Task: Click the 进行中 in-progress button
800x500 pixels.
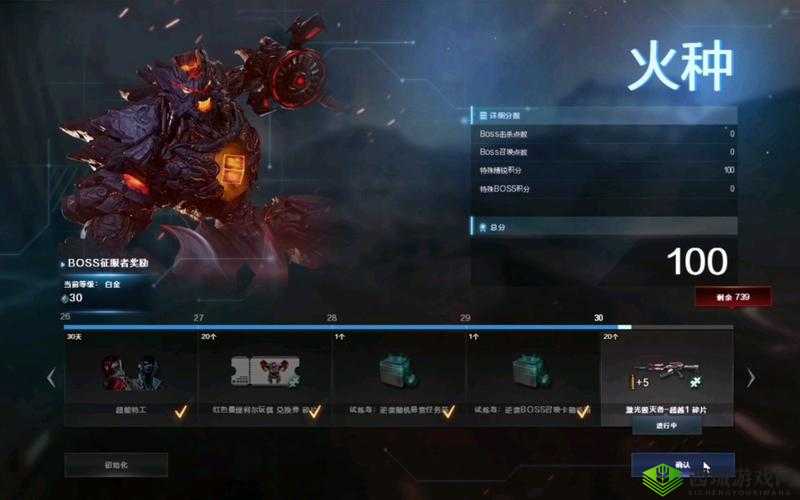Action: pyautogui.click(x=667, y=424)
